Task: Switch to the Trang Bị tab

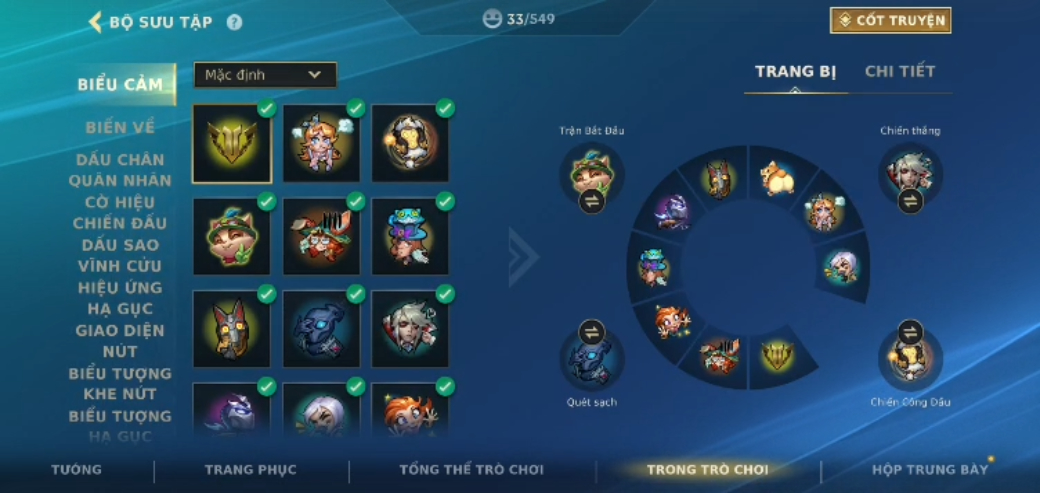Action: [x=795, y=72]
